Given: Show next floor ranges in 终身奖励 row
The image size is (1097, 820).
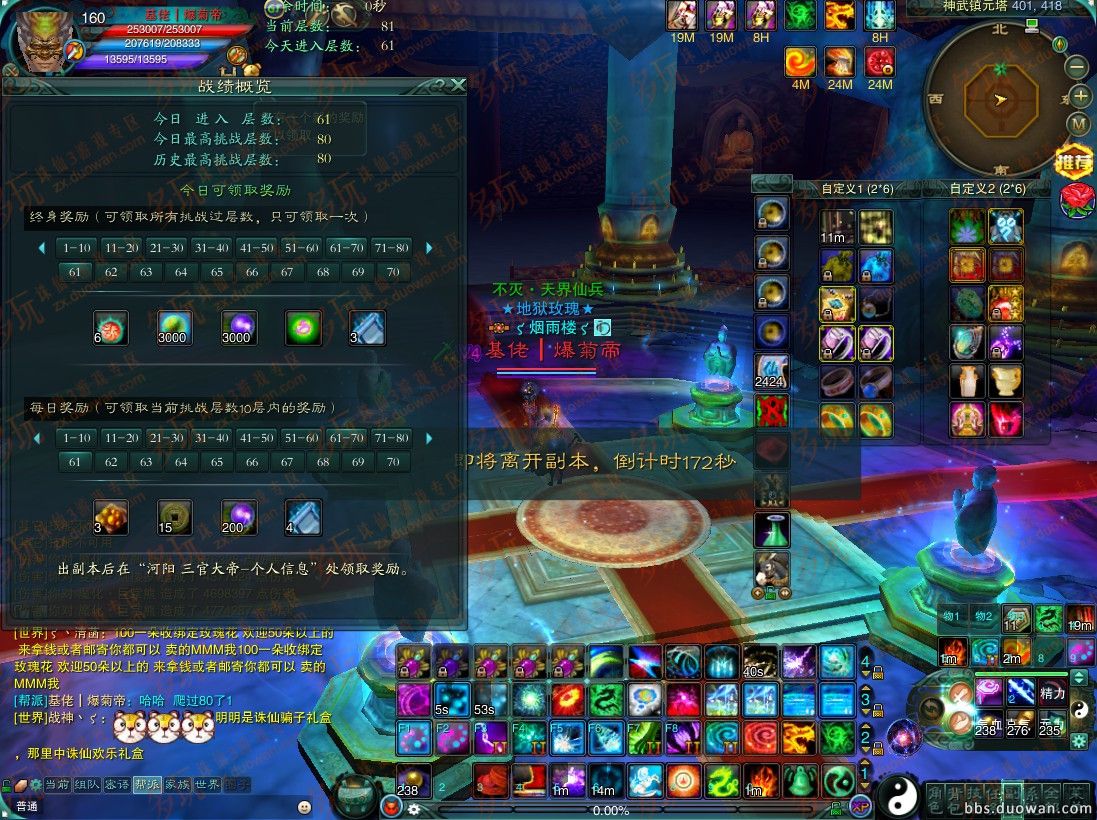Looking at the screenshot, I should coord(429,248).
